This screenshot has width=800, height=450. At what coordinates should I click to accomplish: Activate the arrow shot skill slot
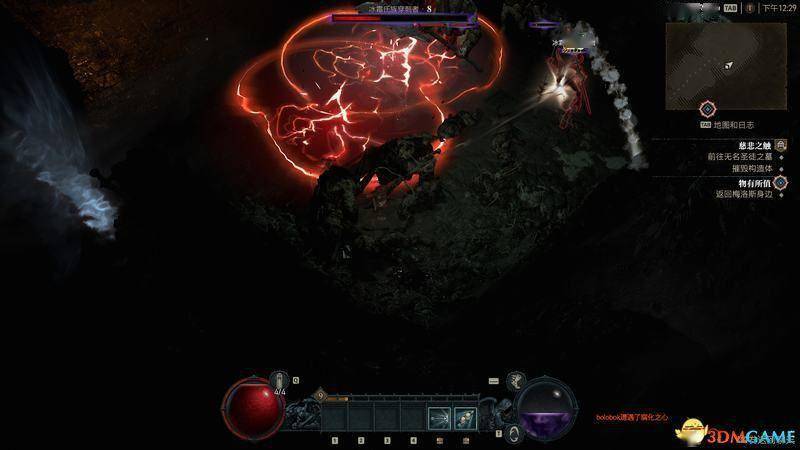click(x=438, y=416)
